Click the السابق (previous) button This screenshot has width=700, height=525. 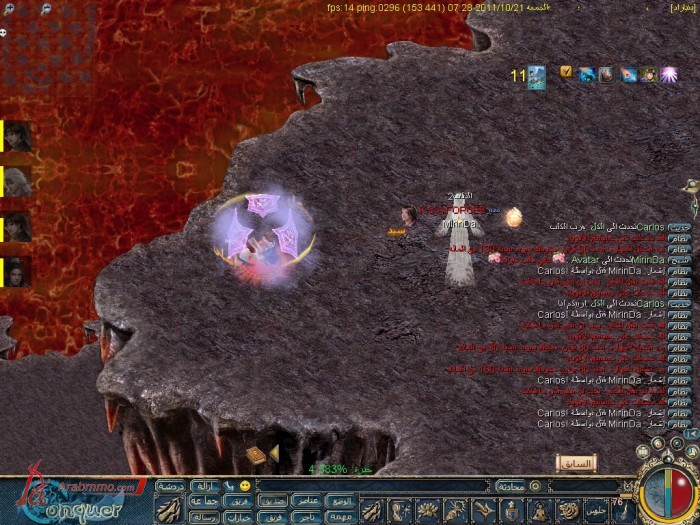pos(575,463)
